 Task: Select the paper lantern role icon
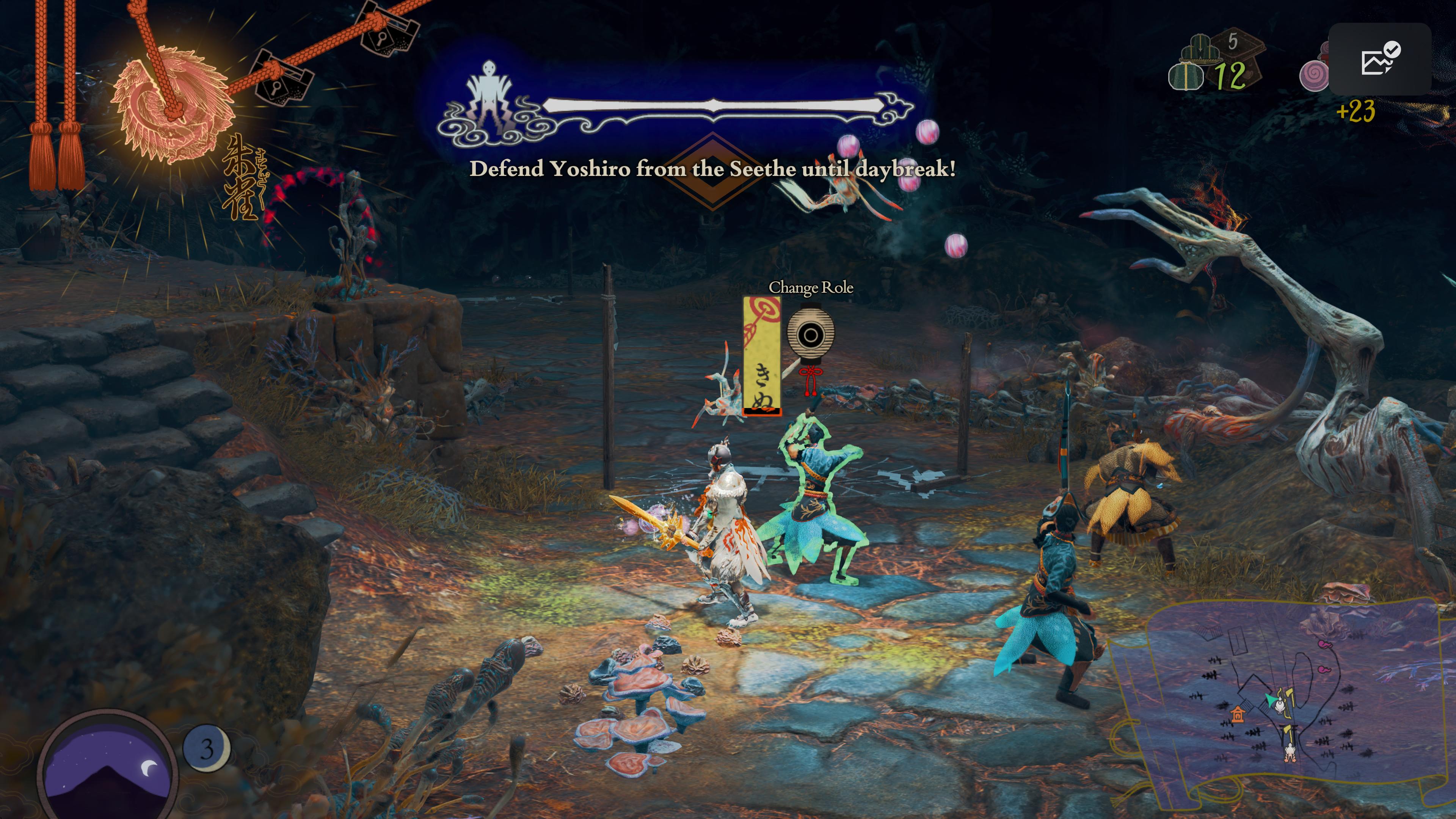[x=810, y=335]
